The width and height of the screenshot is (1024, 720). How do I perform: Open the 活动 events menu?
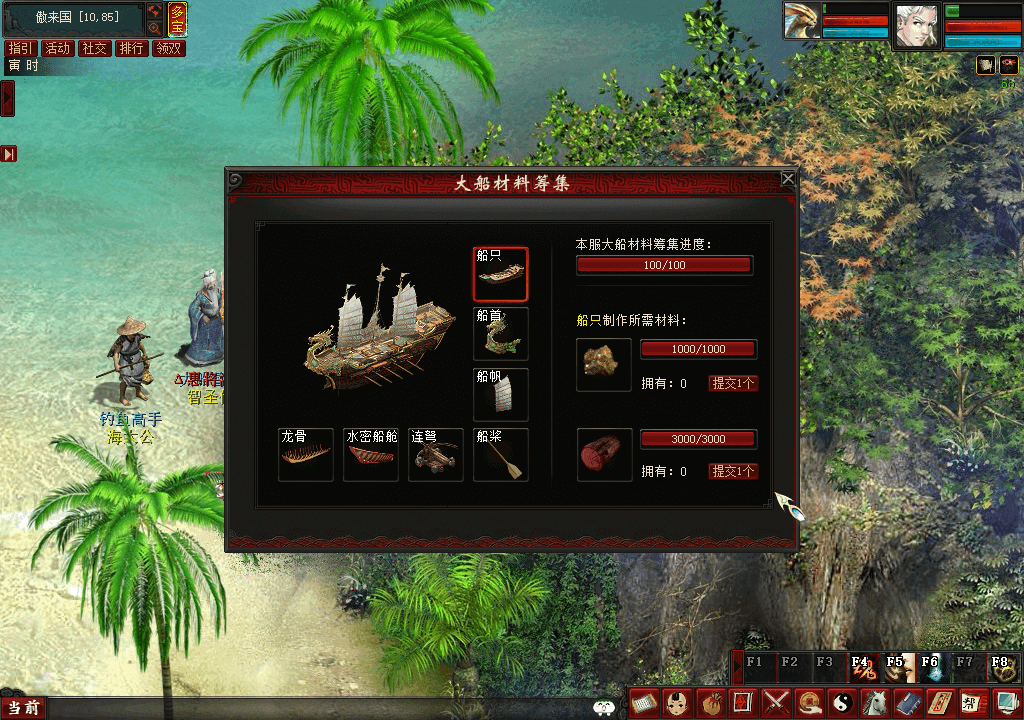(x=58, y=48)
